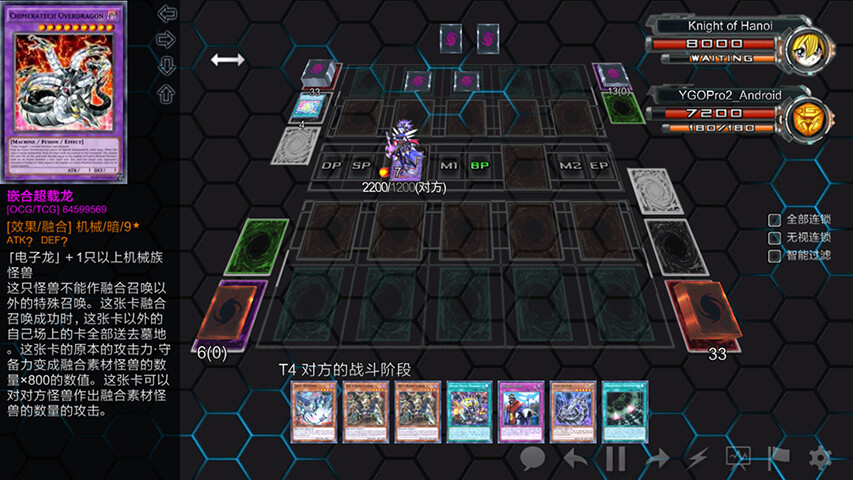Click the right arrow beside card preview
The width and height of the screenshot is (853, 480).
tap(167, 40)
